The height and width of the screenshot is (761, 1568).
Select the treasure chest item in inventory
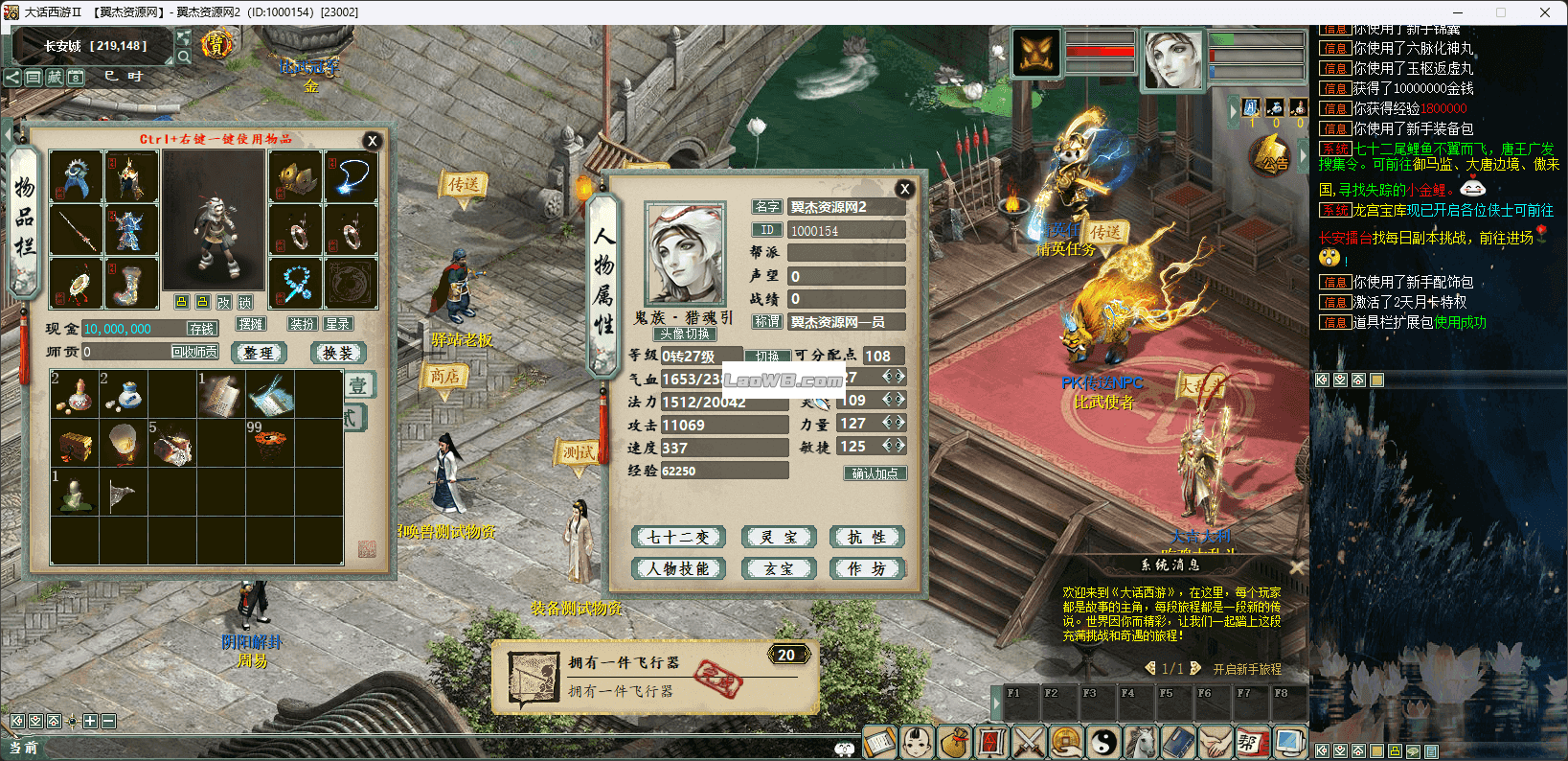pyautogui.click(x=76, y=446)
